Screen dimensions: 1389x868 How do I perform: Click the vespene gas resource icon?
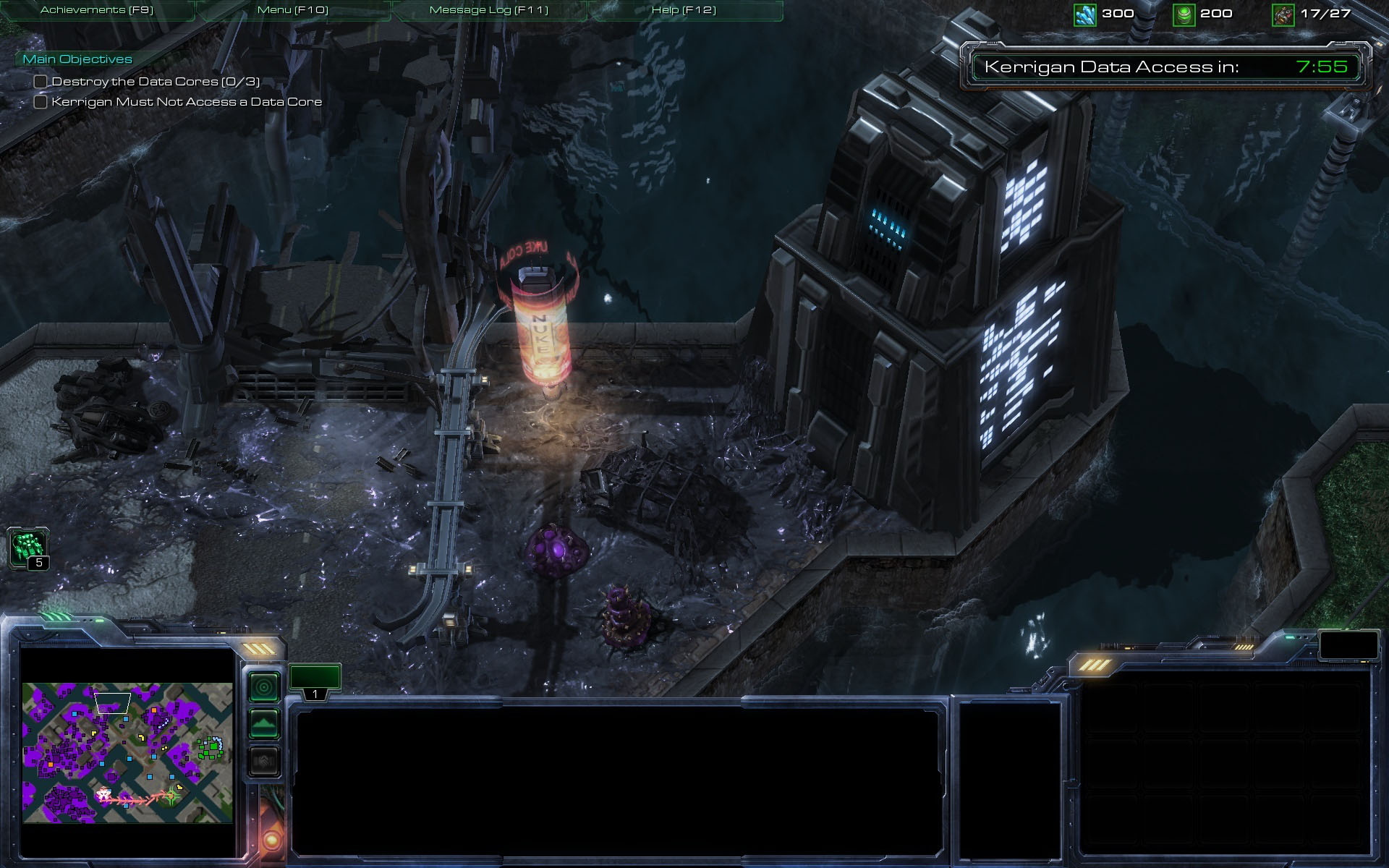[x=1184, y=14]
